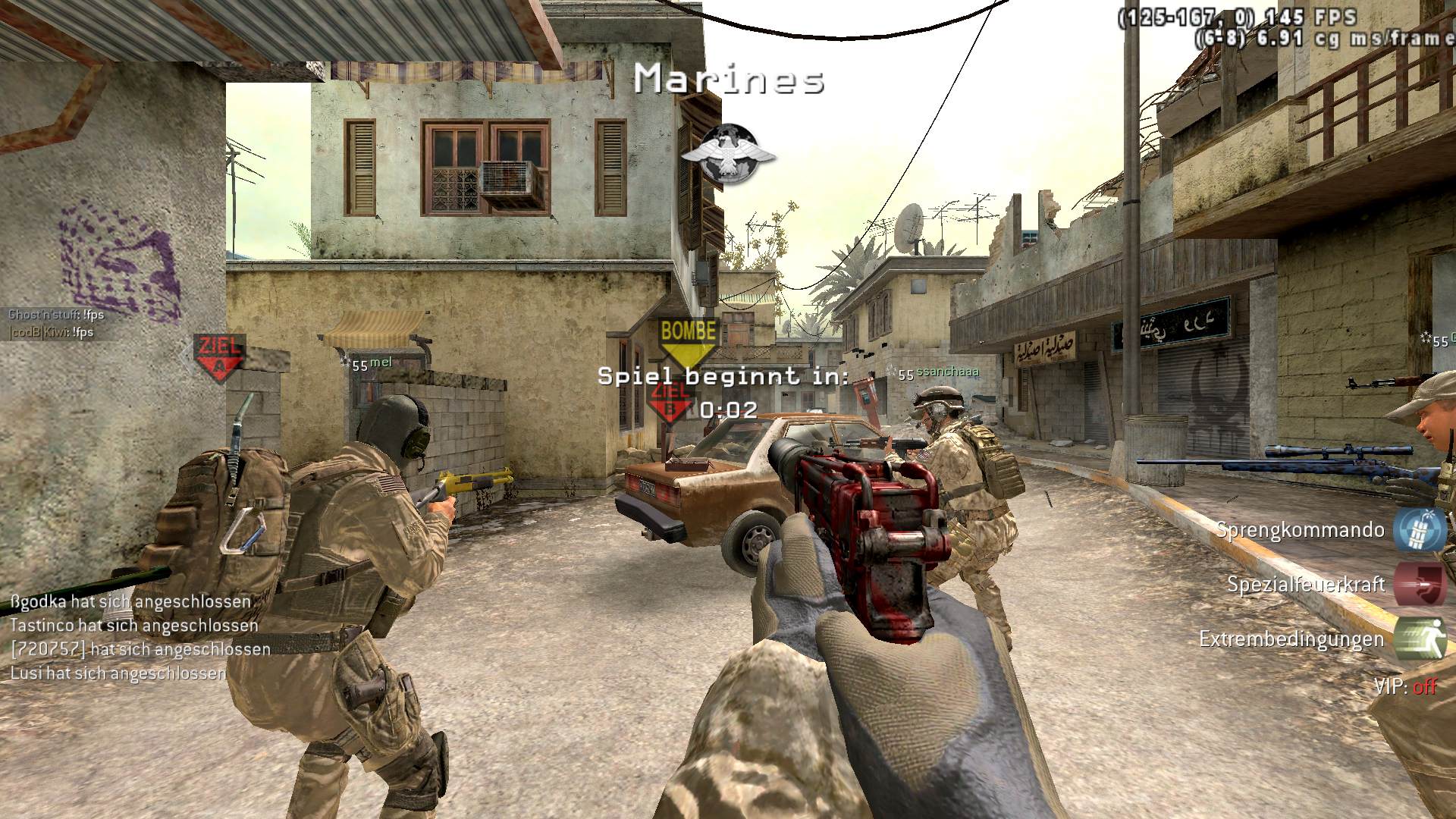1456x819 pixels.
Task: Click the Extrembedingungen running-man perk icon
Action: 1420,639
